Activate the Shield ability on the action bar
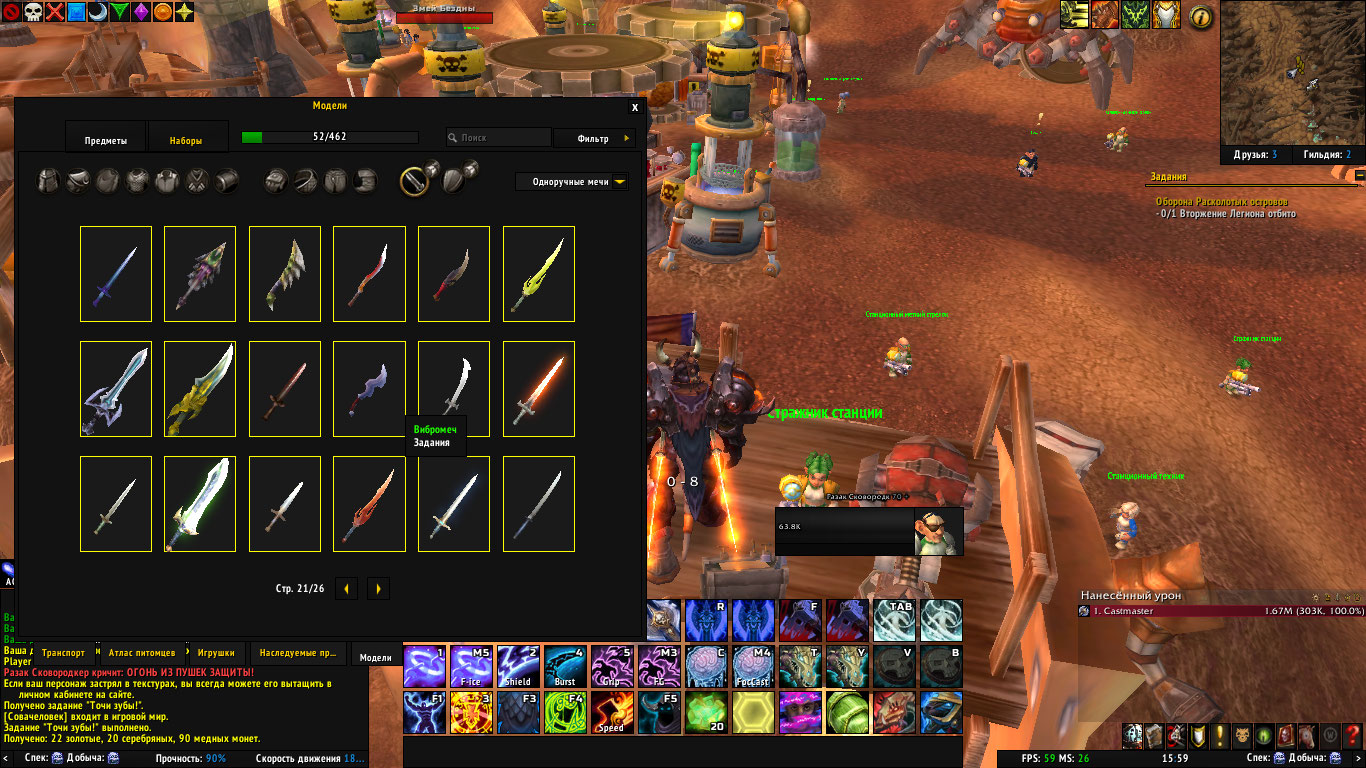Screen dimensions: 1366x768 point(518,667)
